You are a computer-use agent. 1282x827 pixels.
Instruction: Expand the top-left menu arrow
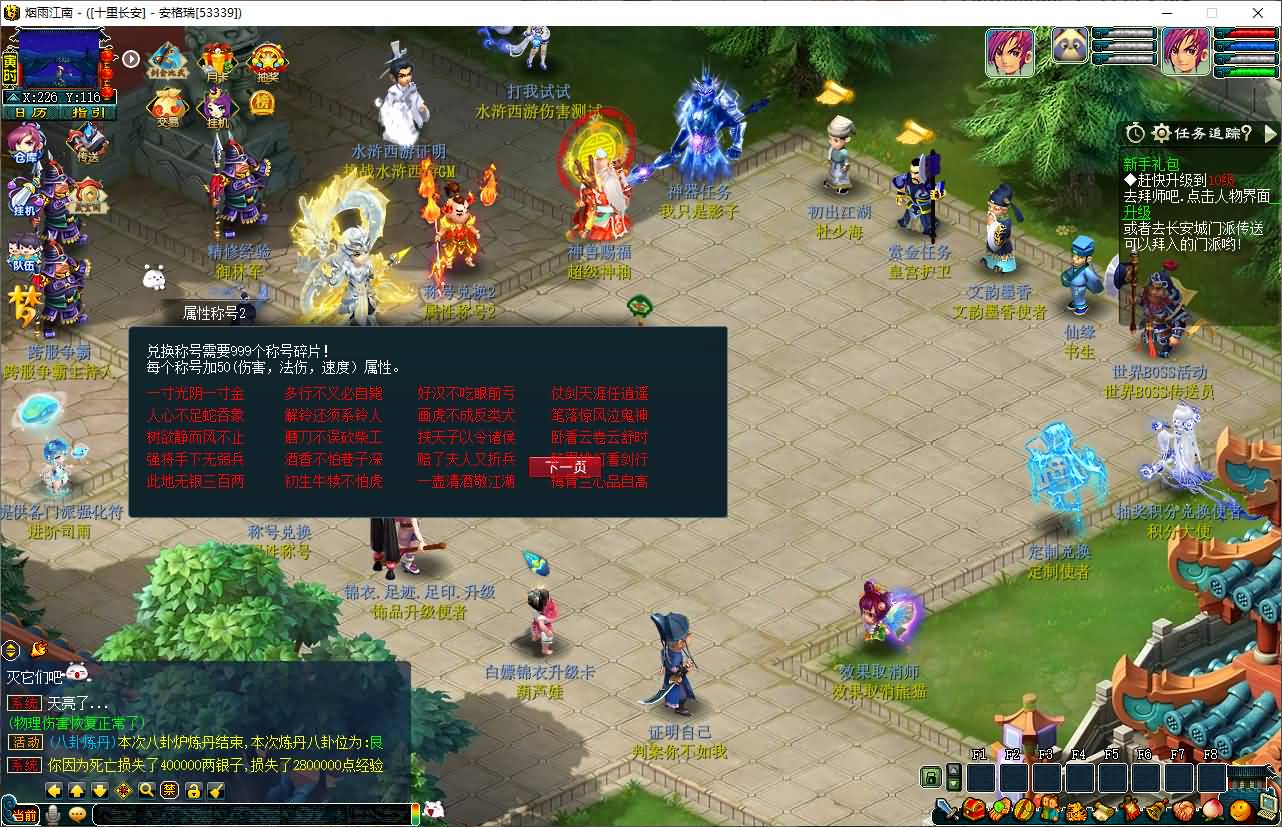(x=132, y=58)
